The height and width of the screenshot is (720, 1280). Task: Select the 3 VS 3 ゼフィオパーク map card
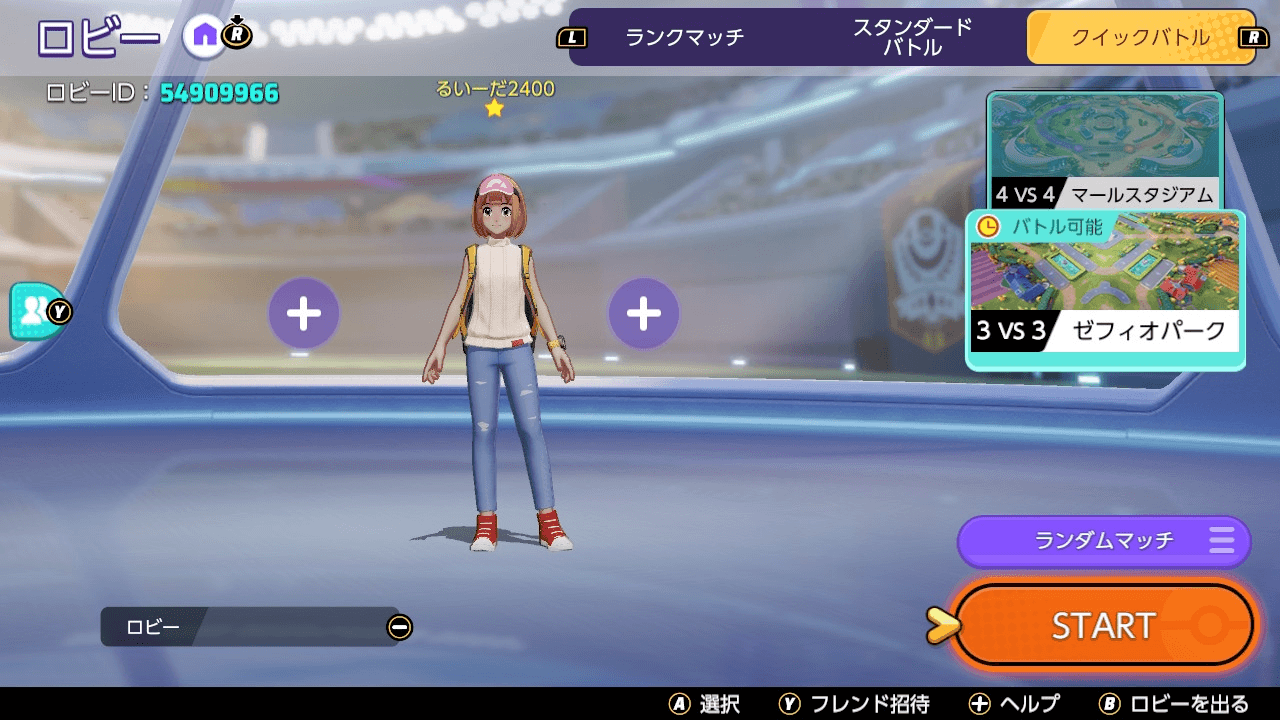click(x=1104, y=285)
